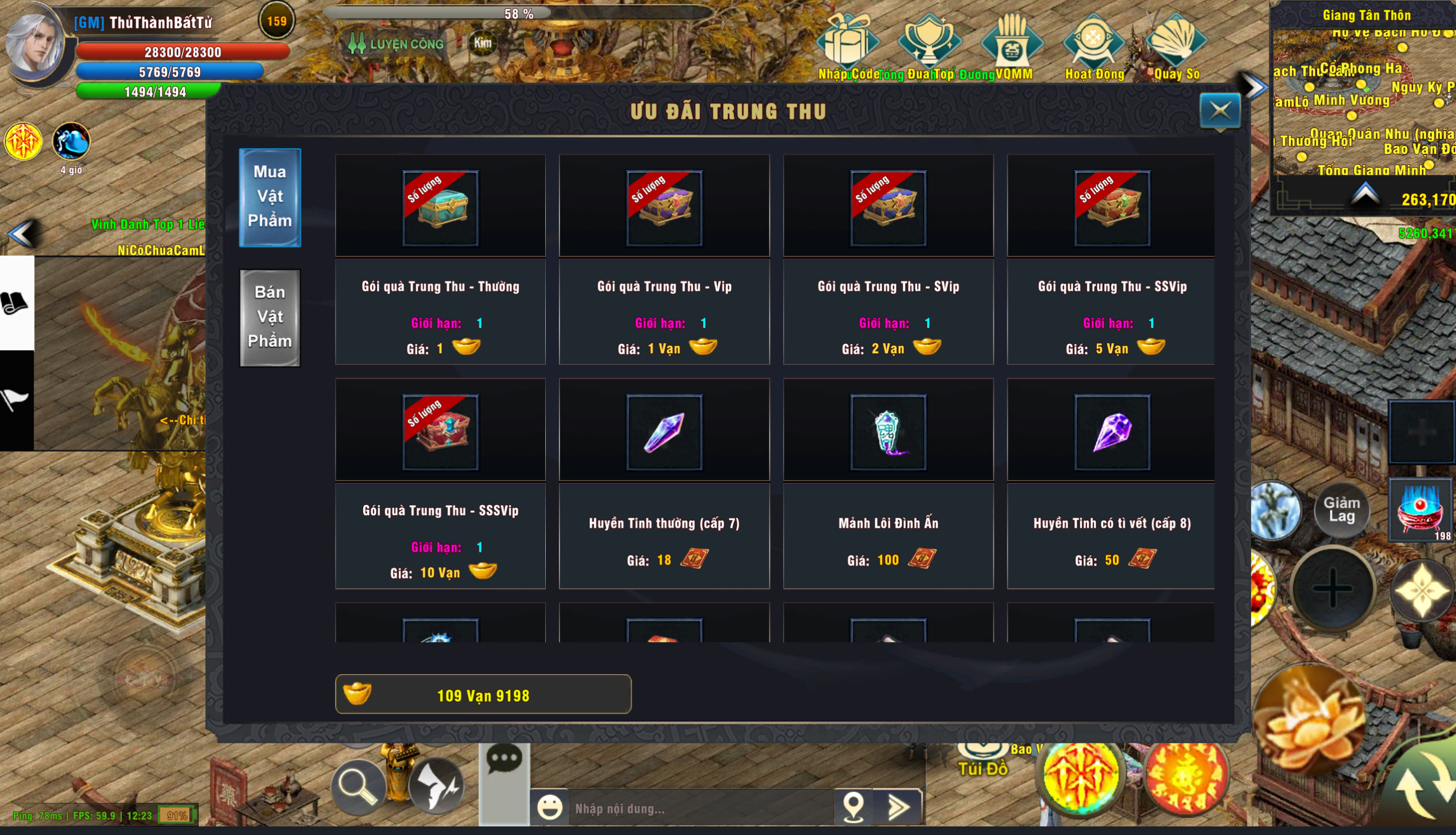Switch to the Bán Vật Phẩm tab

tap(269, 317)
